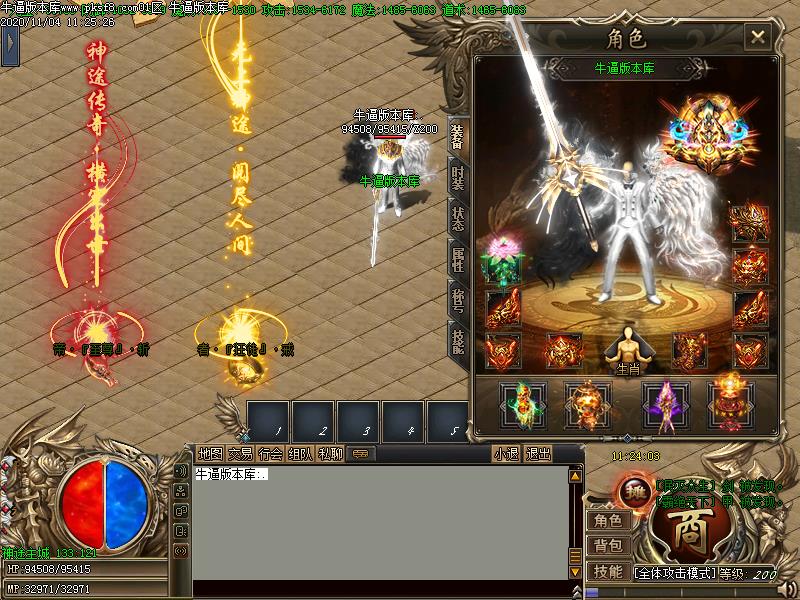Open the 组队 team button

300,453
